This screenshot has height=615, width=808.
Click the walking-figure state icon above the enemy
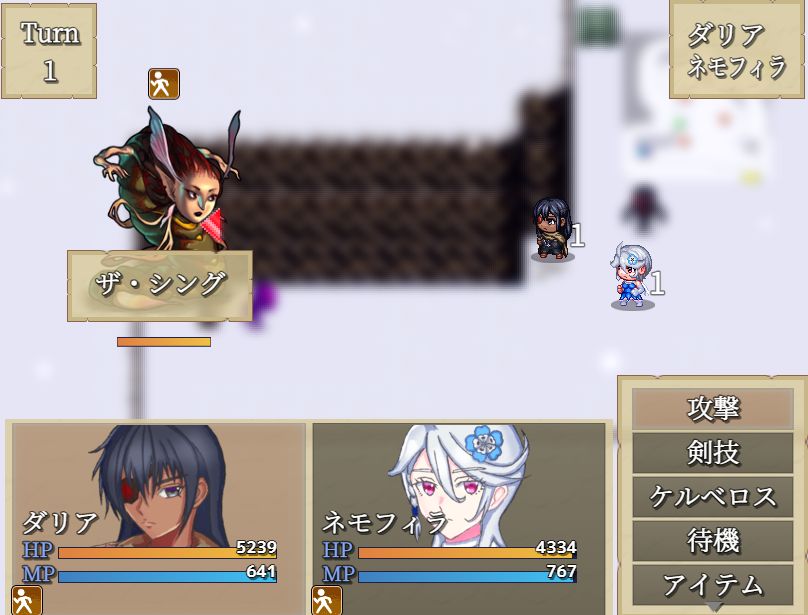164,84
